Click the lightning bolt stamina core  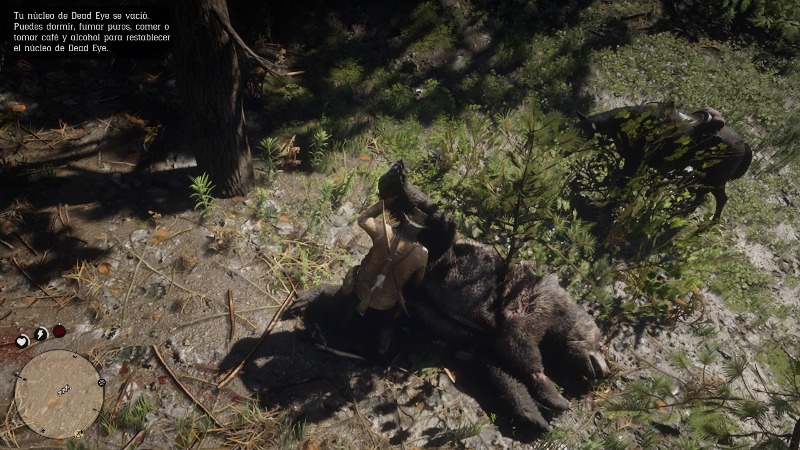[41, 333]
